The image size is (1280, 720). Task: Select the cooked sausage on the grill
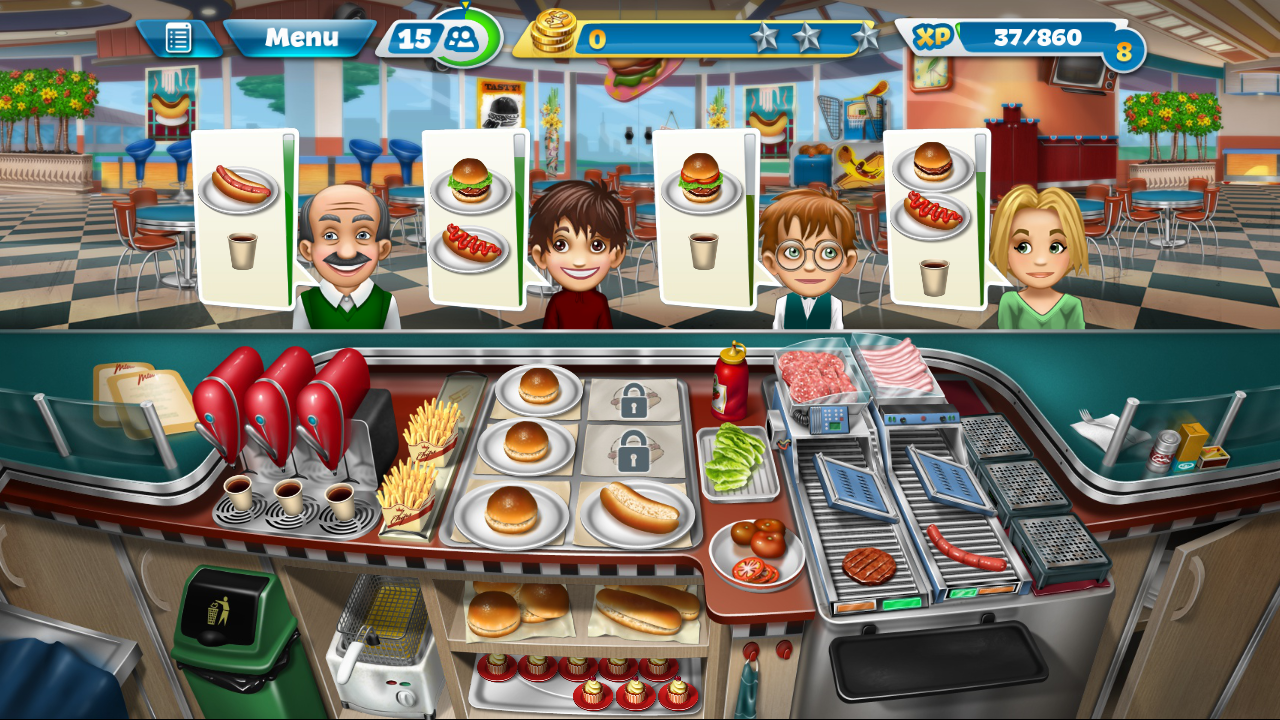coord(965,548)
